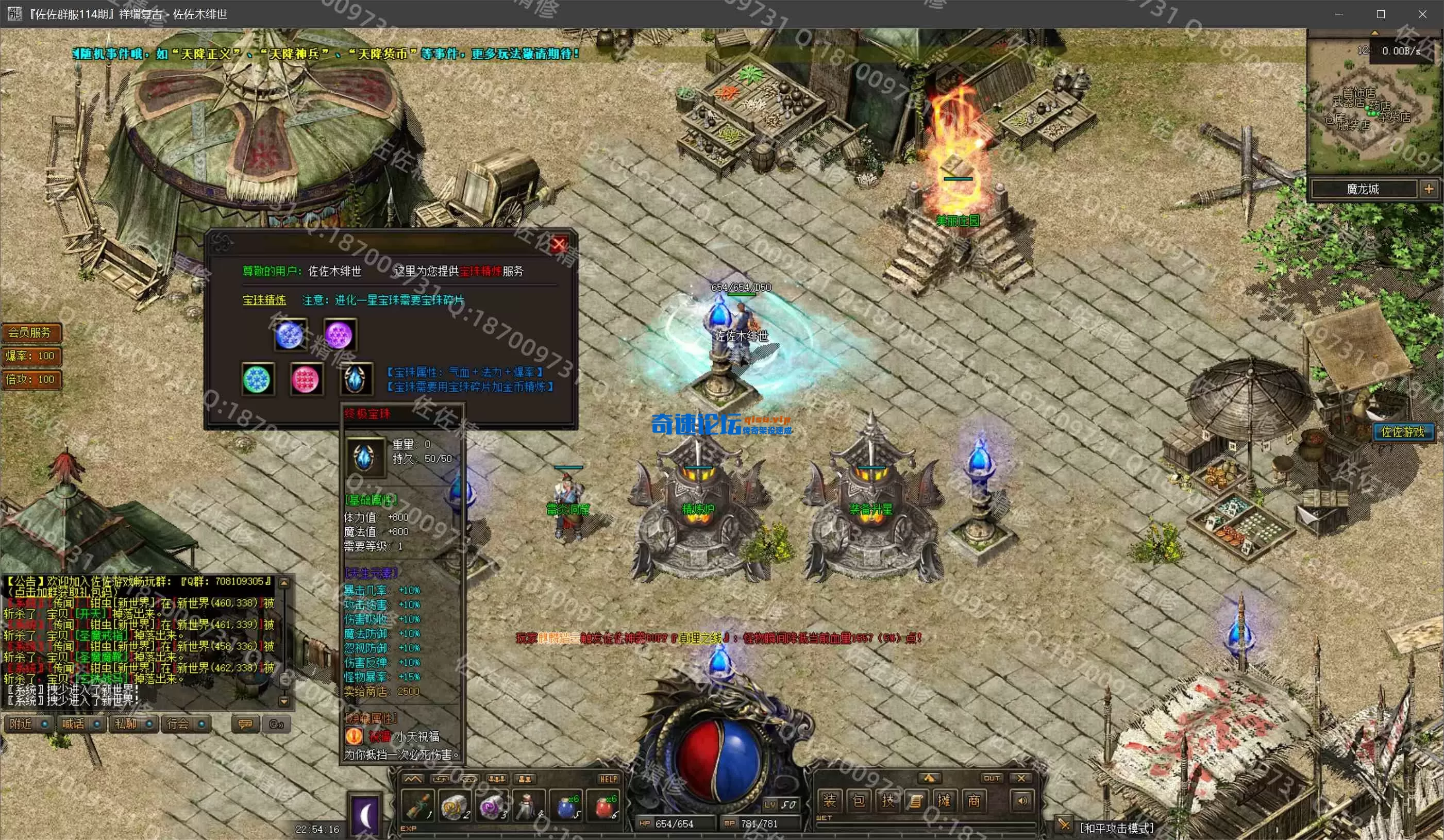Choose the green orb in the refining dialog
Screen dimensions: 1444x840
click(256, 379)
